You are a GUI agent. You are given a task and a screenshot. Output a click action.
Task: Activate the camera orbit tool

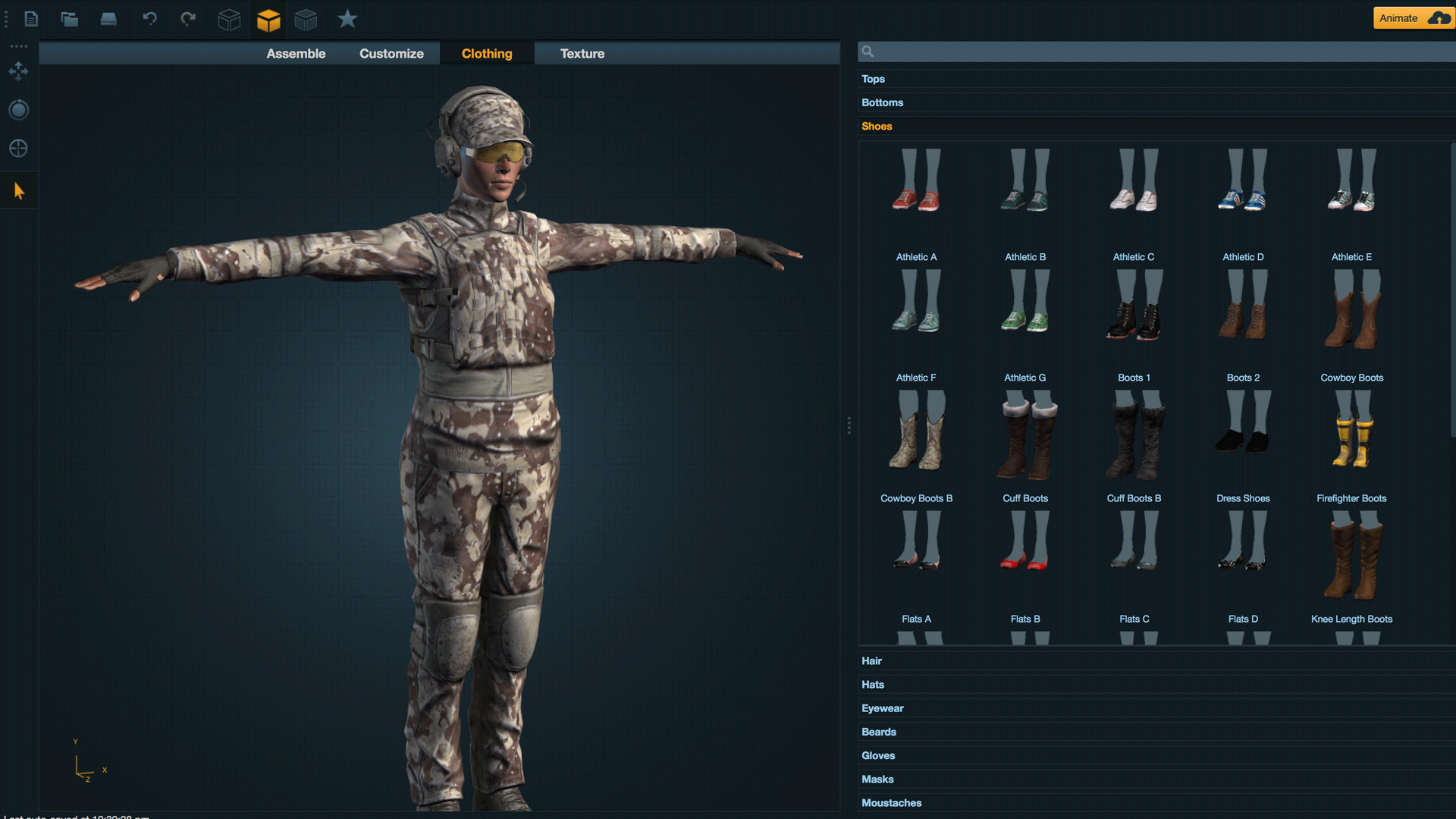pyautogui.click(x=18, y=109)
